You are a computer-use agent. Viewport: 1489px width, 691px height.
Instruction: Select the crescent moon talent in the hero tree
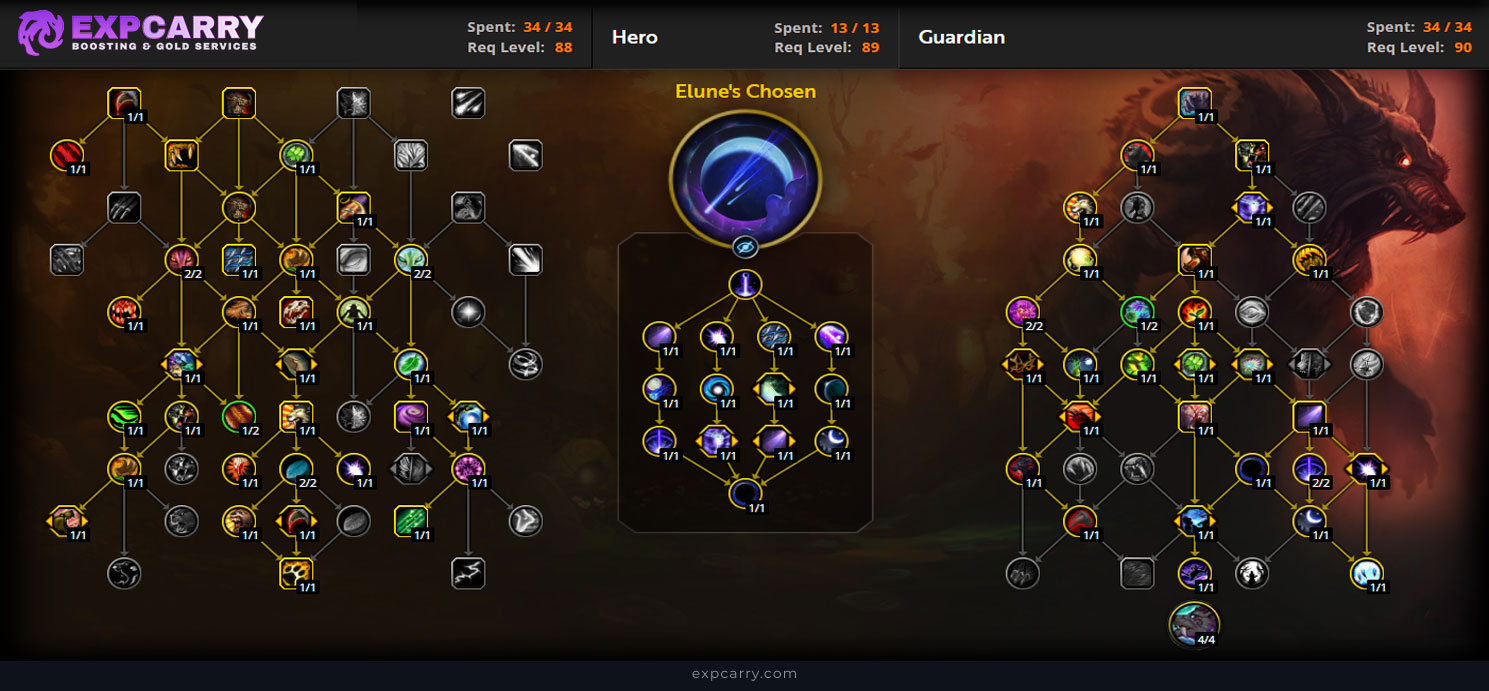point(831,440)
